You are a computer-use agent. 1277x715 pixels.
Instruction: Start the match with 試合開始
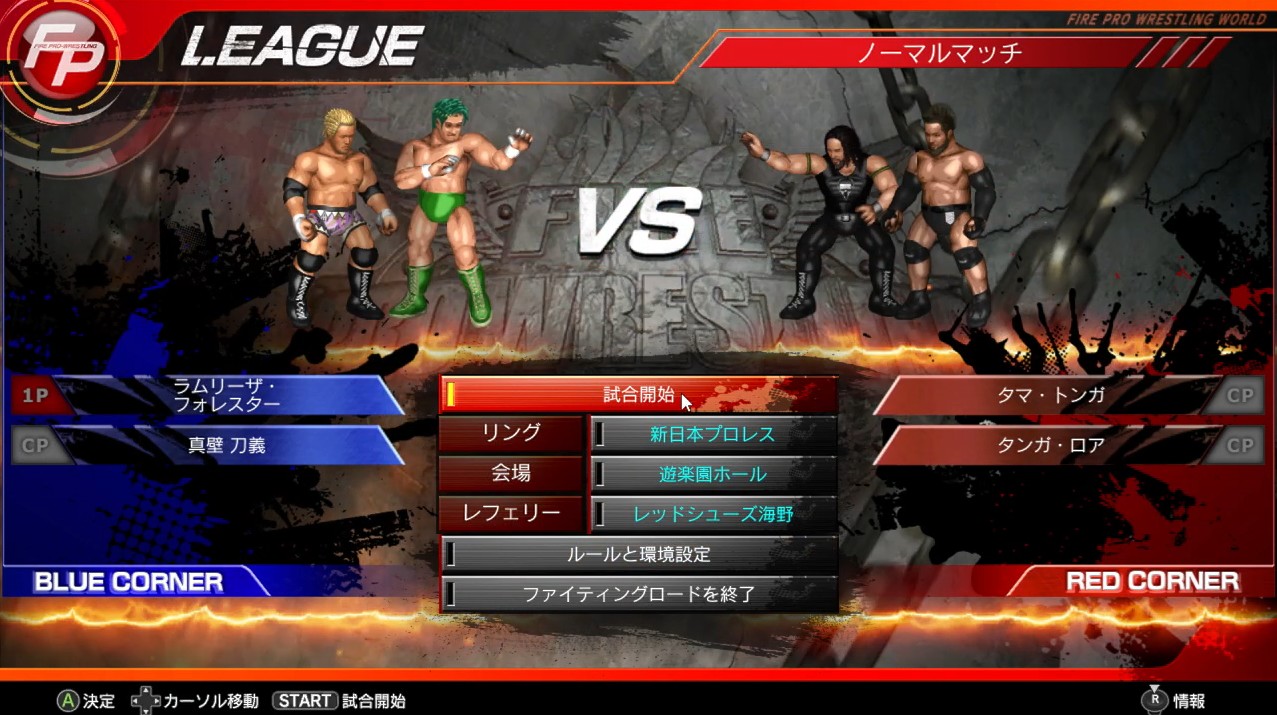[x=638, y=395]
